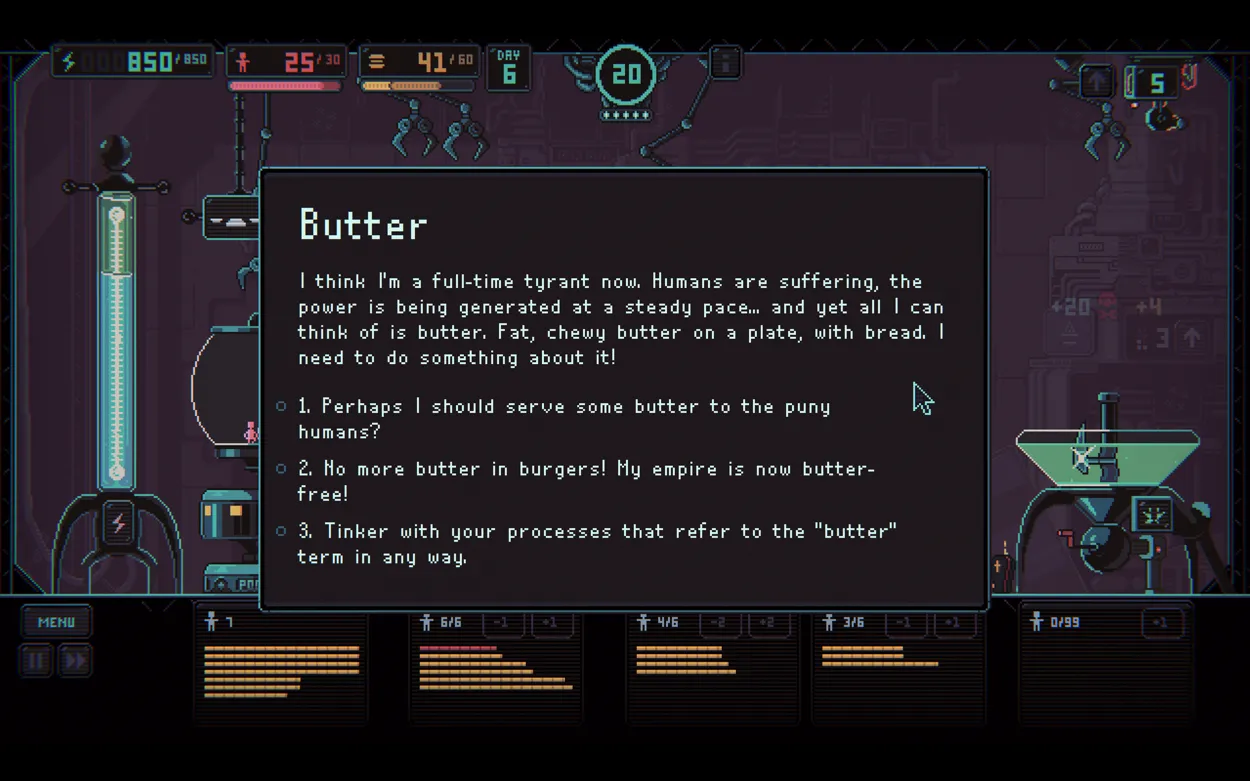This screenshot has width=1250, height=781.
Task: Add one worker to the 3/6 station
Action: [x=952, y=623]
